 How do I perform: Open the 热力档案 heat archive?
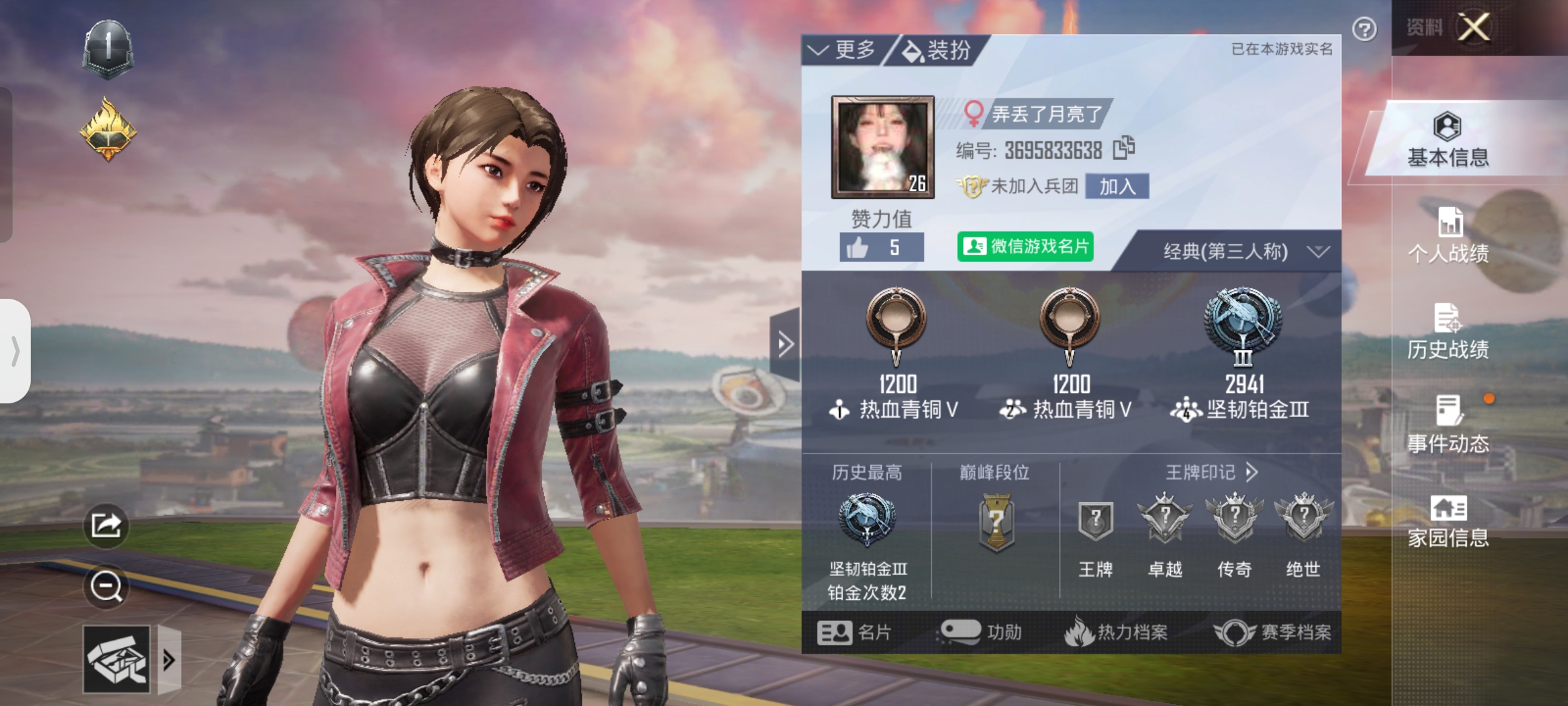pyautogui.click(x=1116, y=632)
